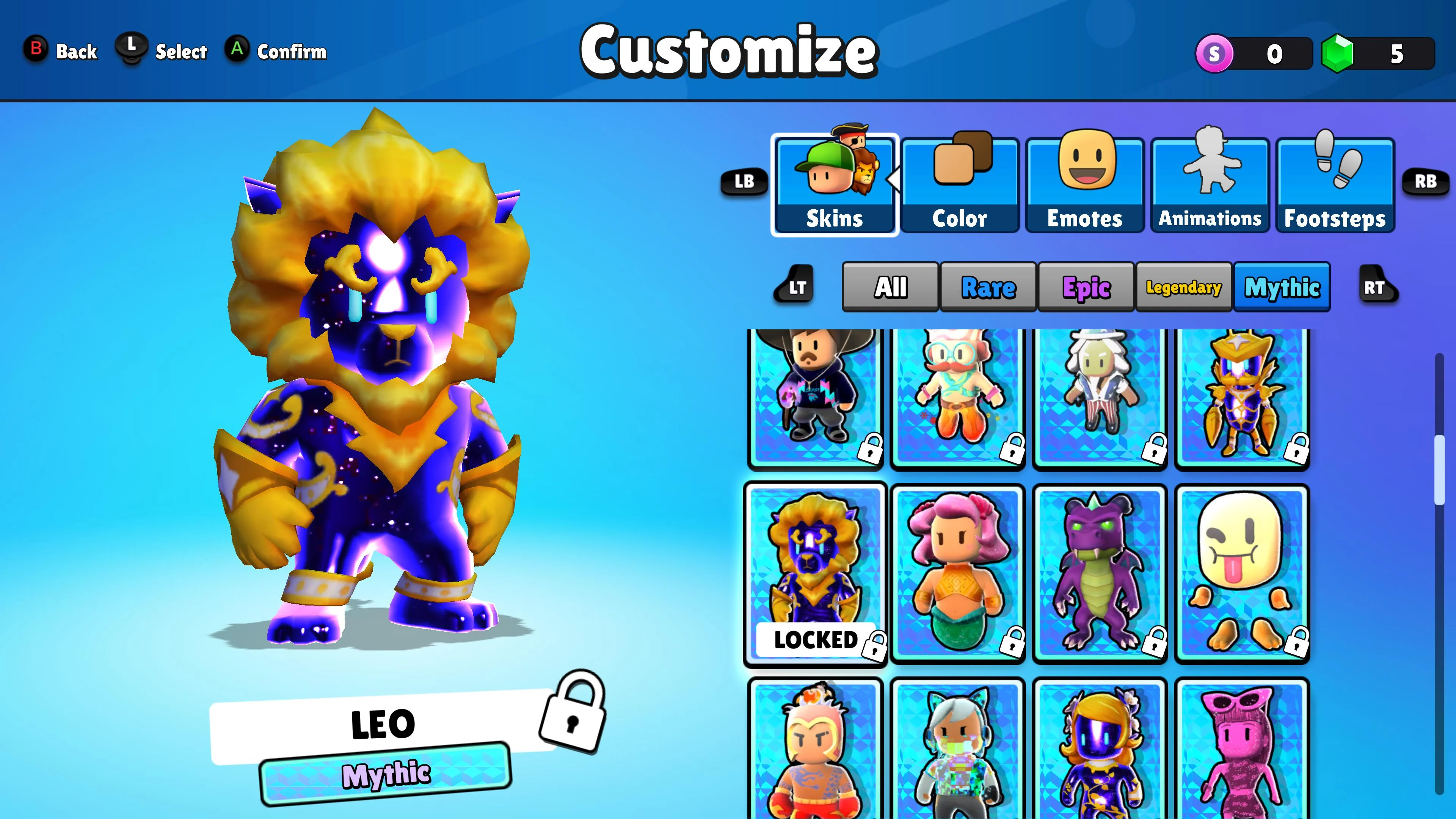Select the winking emoji face skin
The image size is (1456, 819).
pyautogui.click(x=1242, y=574)
